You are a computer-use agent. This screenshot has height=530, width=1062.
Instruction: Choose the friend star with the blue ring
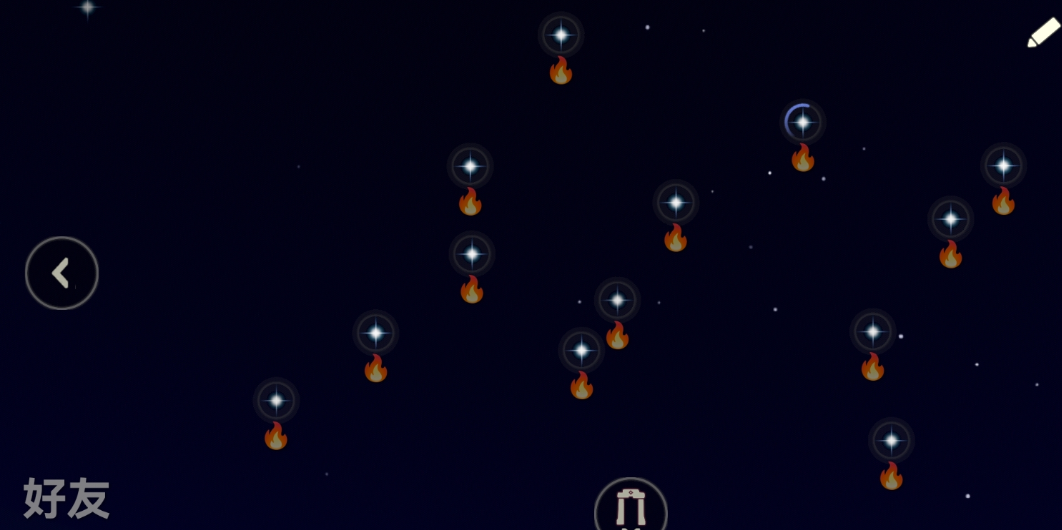(802, 123)
